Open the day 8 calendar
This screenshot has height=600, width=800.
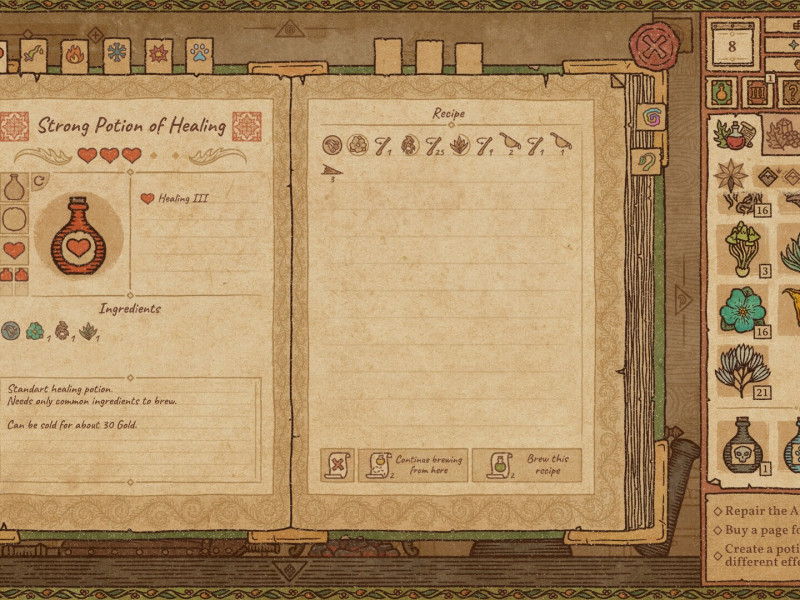[x=732, y=47]
